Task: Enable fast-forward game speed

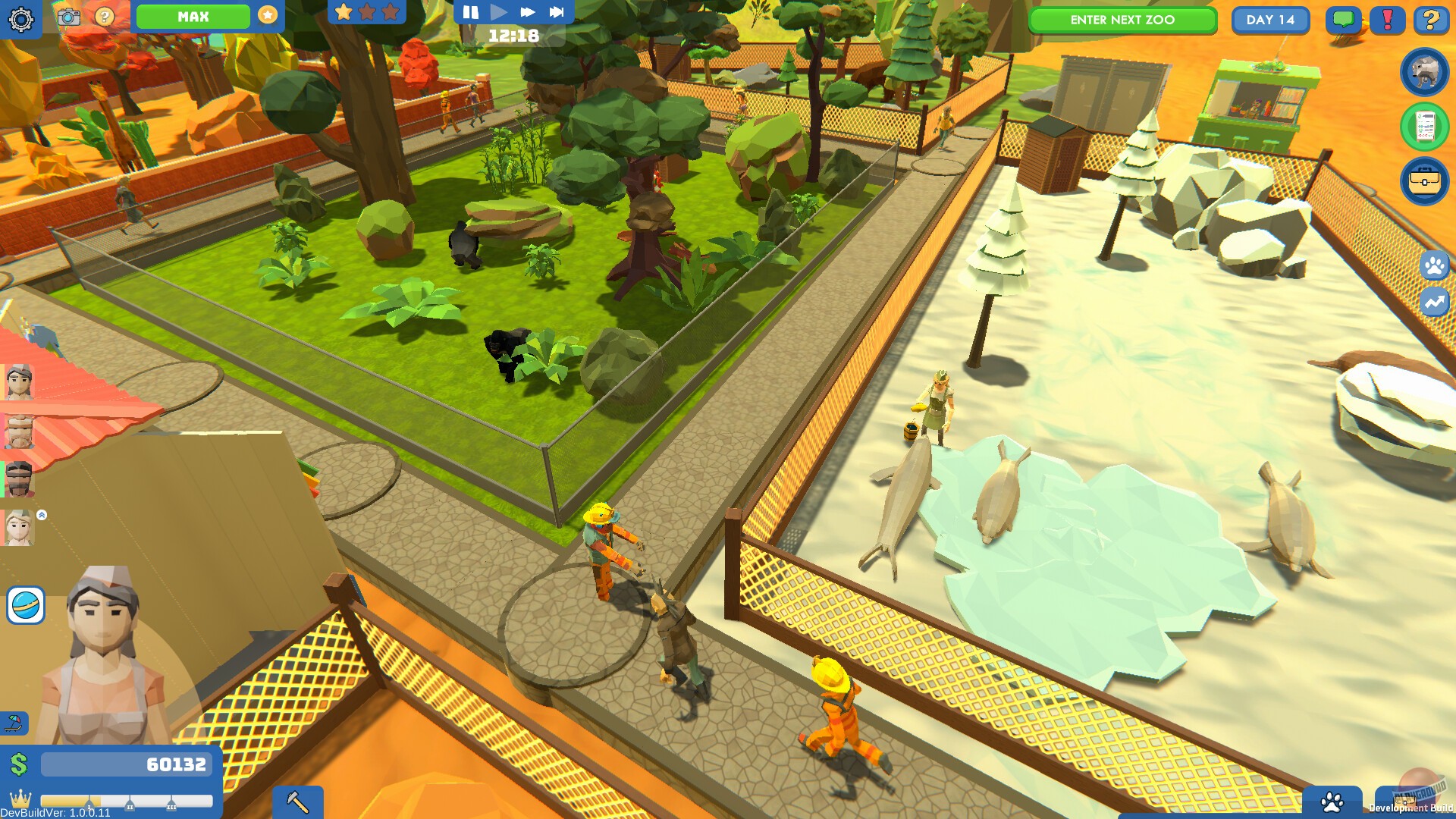Action: [x=529, y=11]
